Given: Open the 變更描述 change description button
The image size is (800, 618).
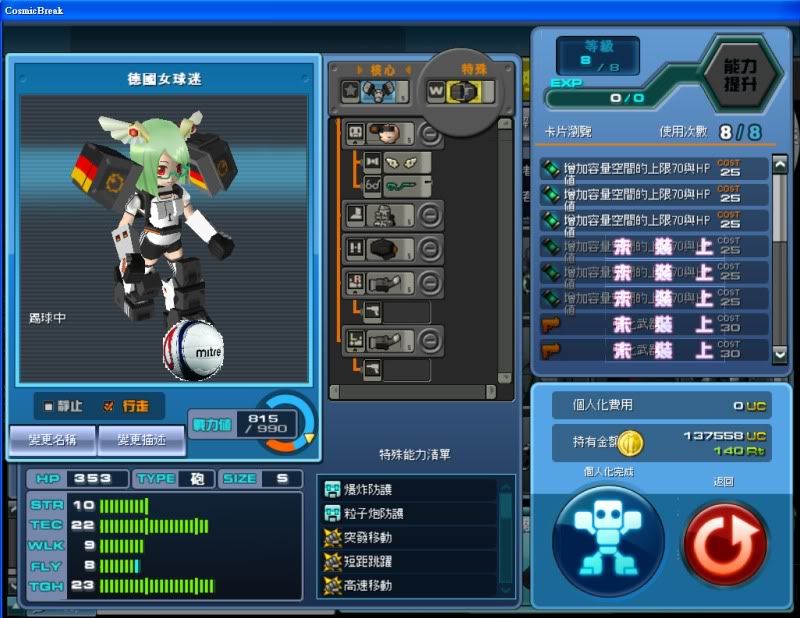Looking at the screenshot, I should click(x=141, y=438).
